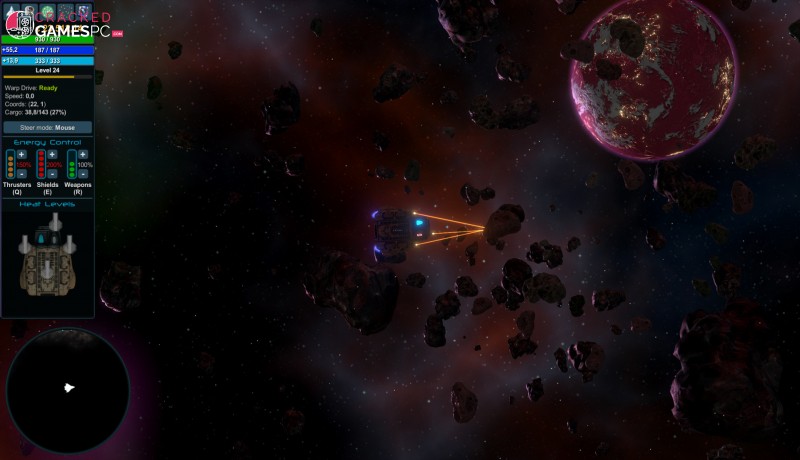This screenshot has height=460, width=800.
Task: Increase Thrusters energy with the plus button
Action: [x=20, y=155]
